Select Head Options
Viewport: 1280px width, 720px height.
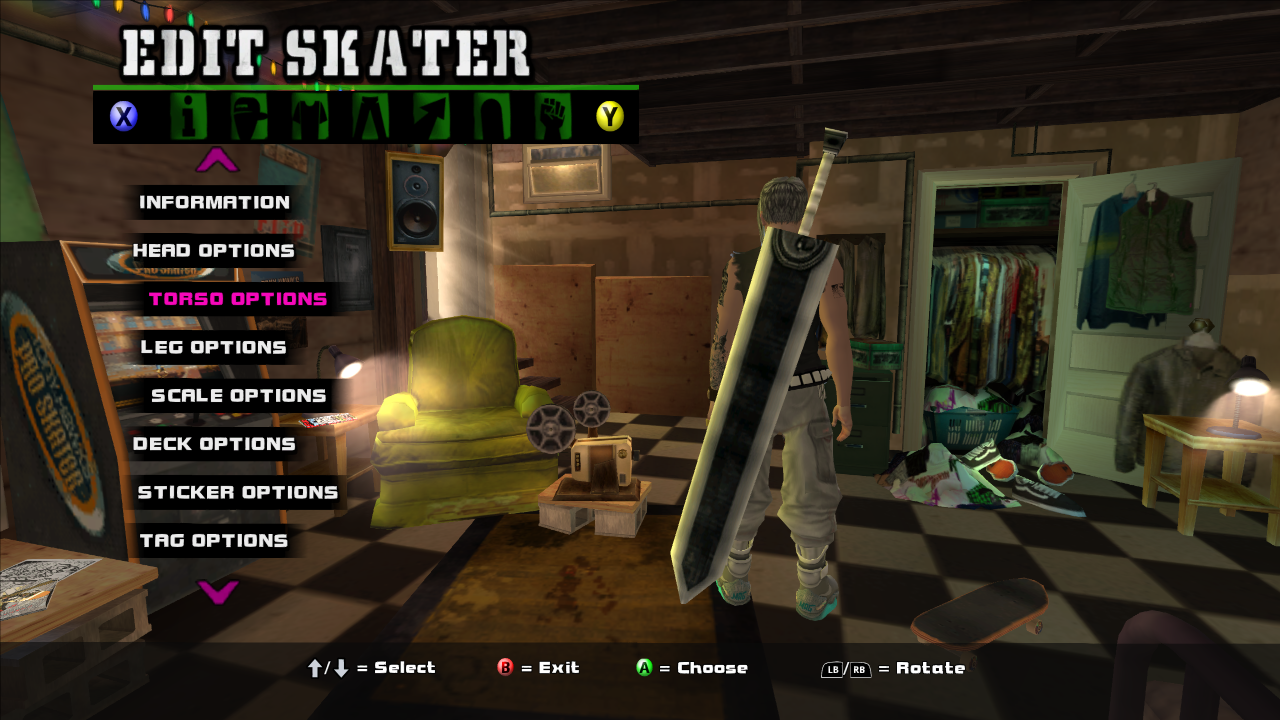tap(214, 250)
